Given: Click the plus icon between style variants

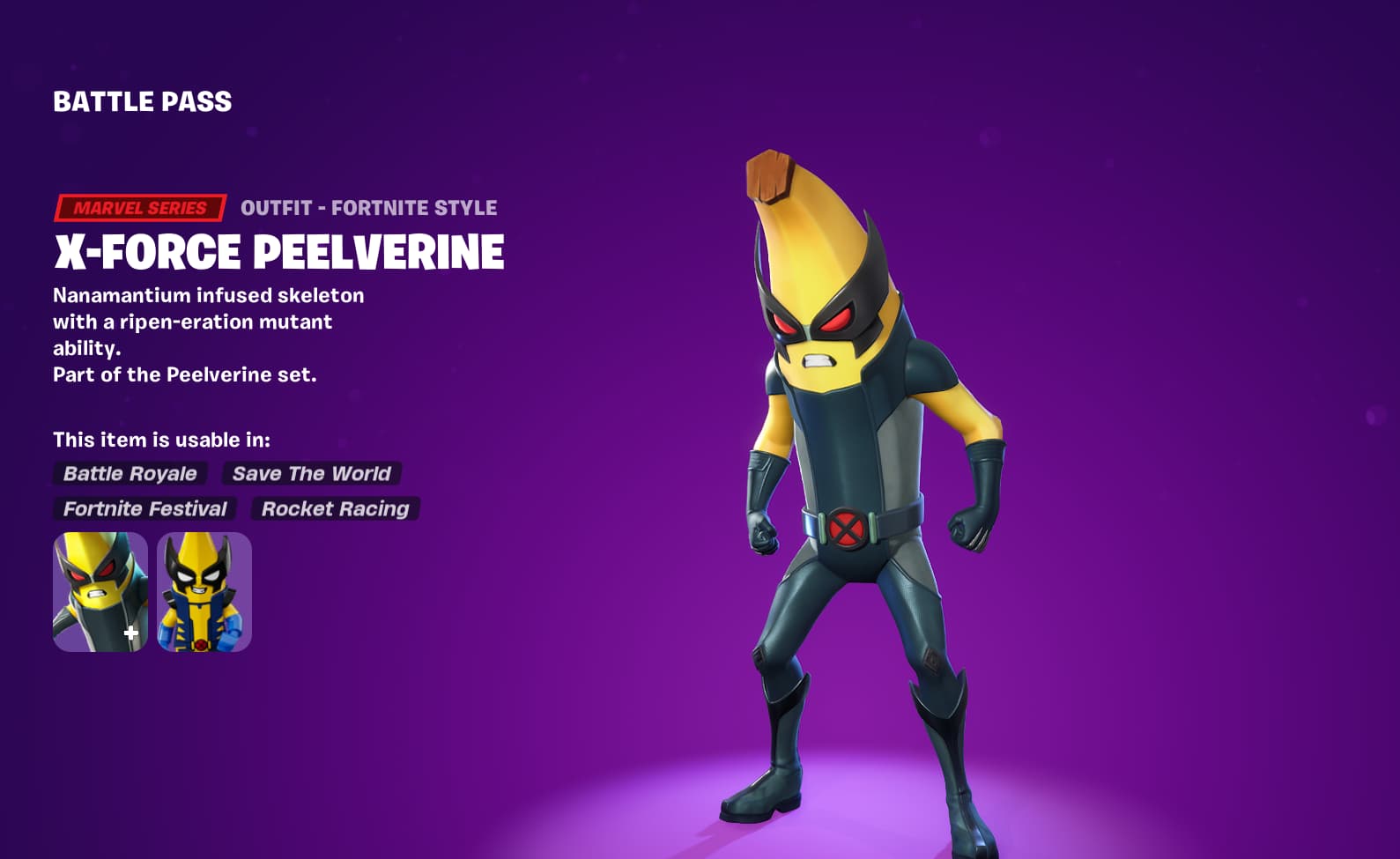Looking at the screenshot, I should pos(130,631).
